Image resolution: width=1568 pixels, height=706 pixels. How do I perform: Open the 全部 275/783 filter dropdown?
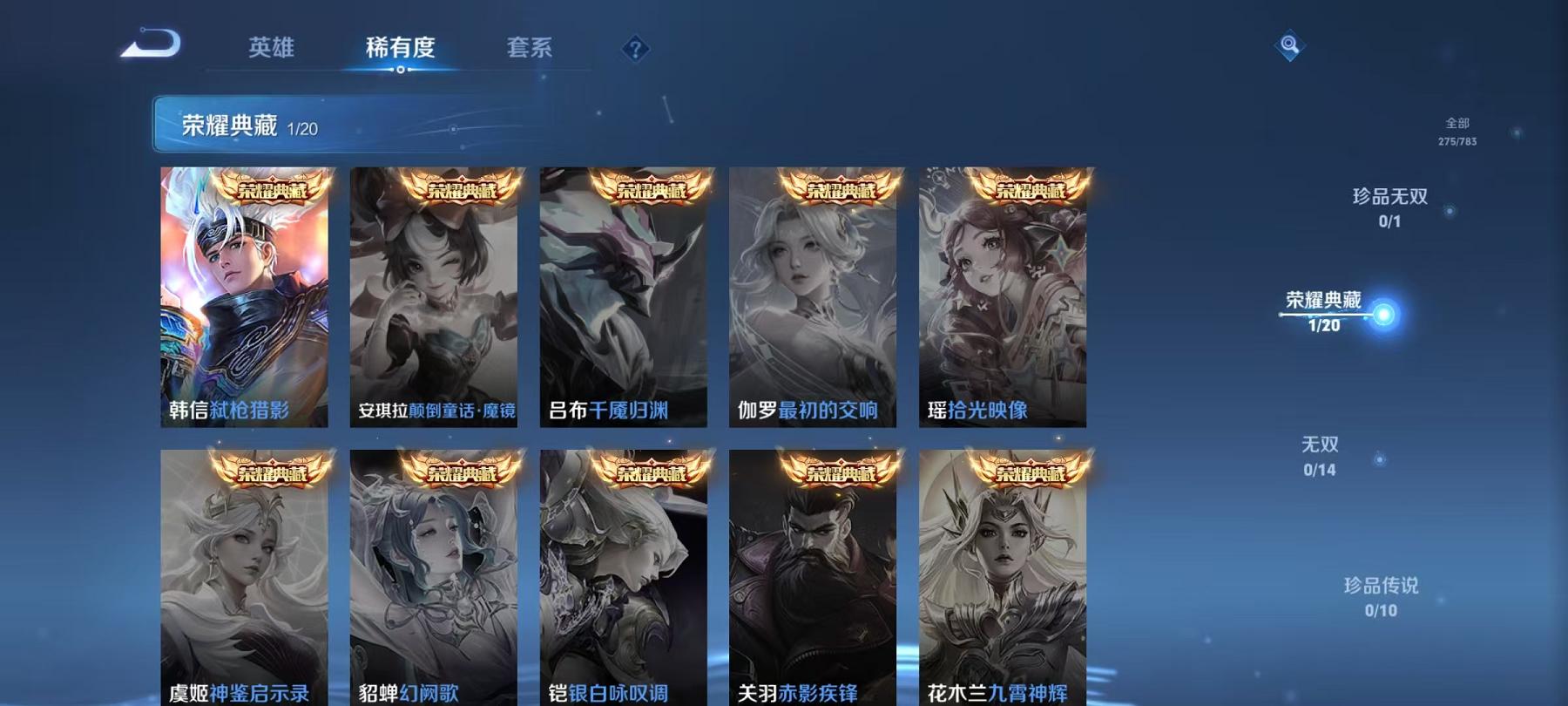click(1456, 132)
